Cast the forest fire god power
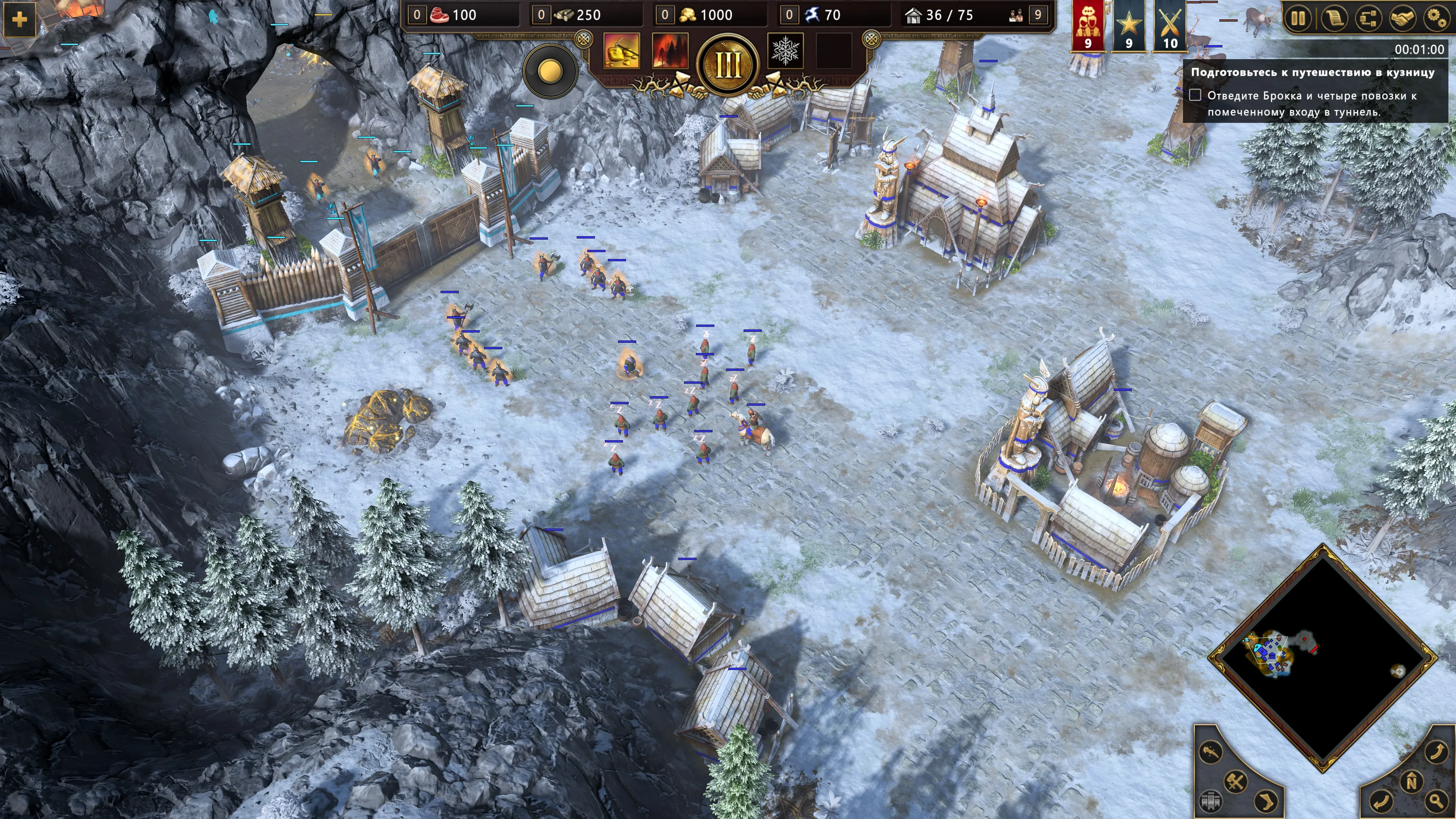This screenshot has width=1456, height=819. pos(670,51)
